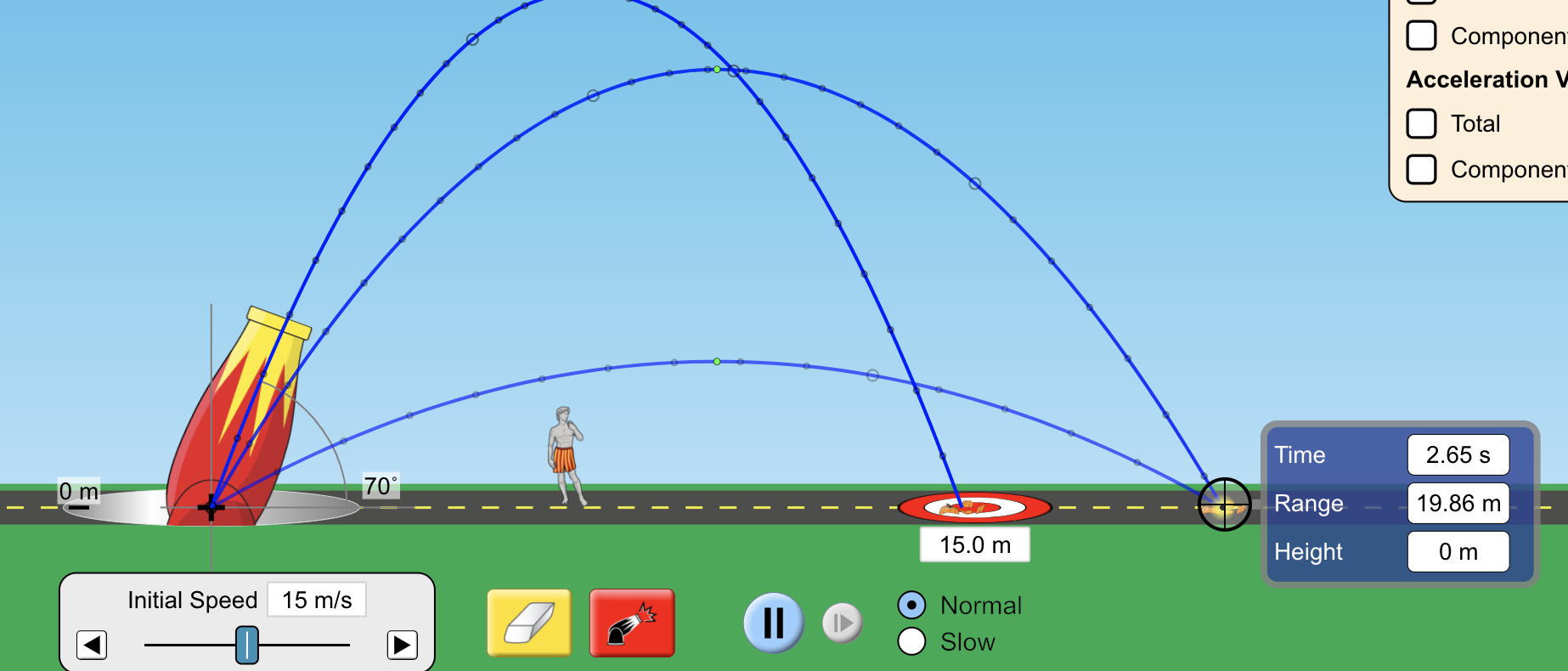Image resolution: width=1568 pixels, height=671 pixels.
Task: Click the Initial Speed value field
Action: pyautogui.click(x=315, y=600)
